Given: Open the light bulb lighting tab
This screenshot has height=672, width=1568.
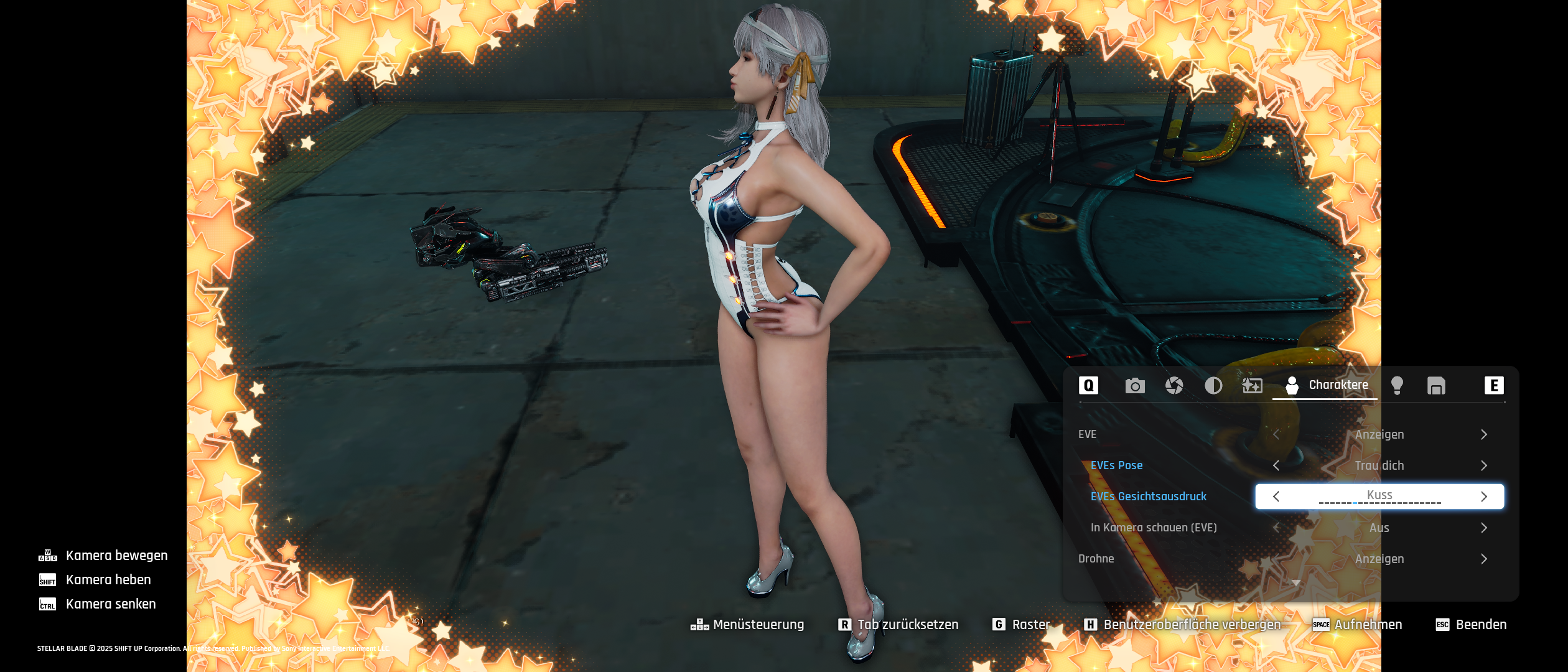Looking at the screenshot, I should click(x=1397, y=386).
